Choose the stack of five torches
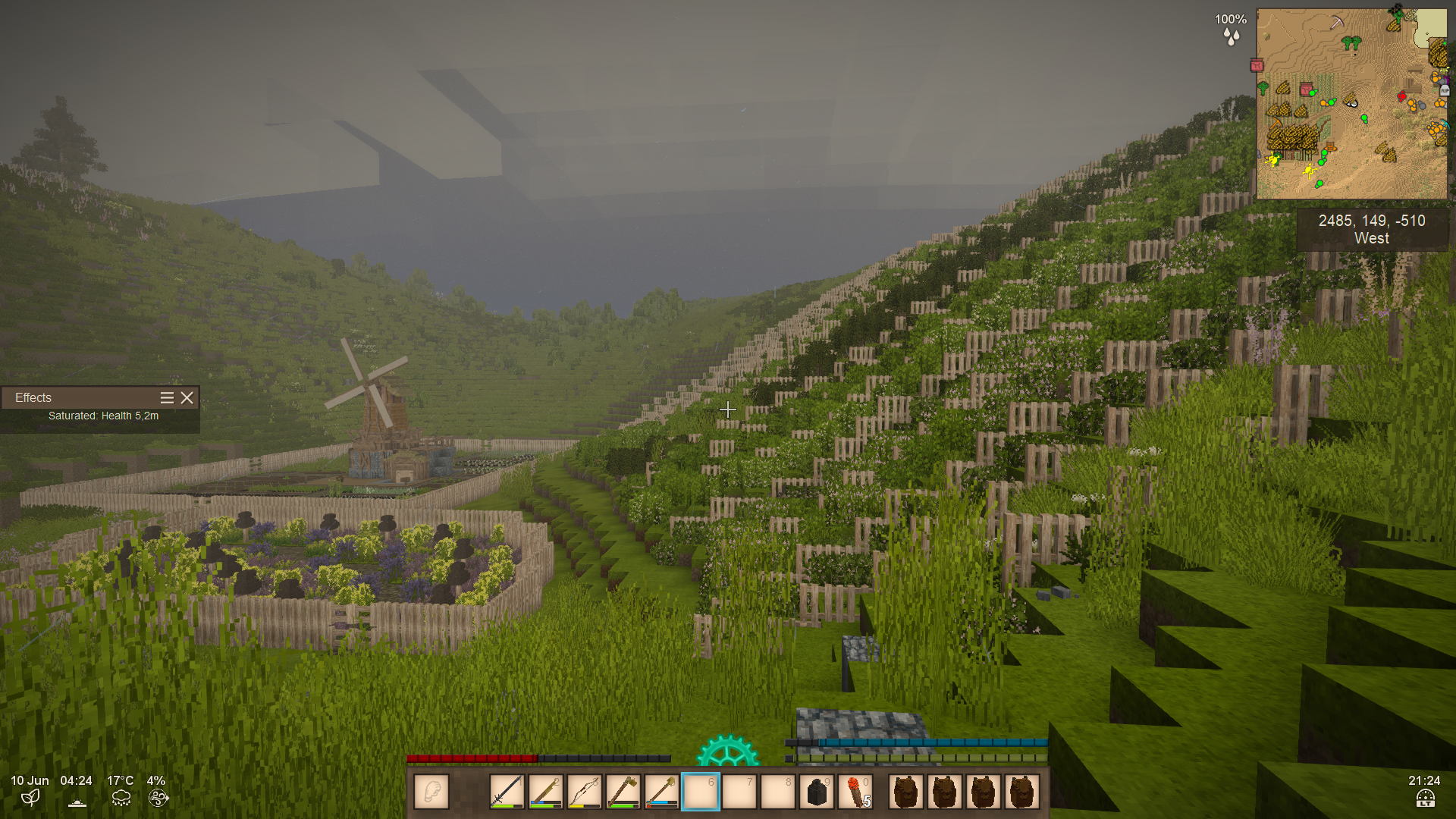Image resolution: width=1456 pixels, height=819 pixels. tap(855, 792)
